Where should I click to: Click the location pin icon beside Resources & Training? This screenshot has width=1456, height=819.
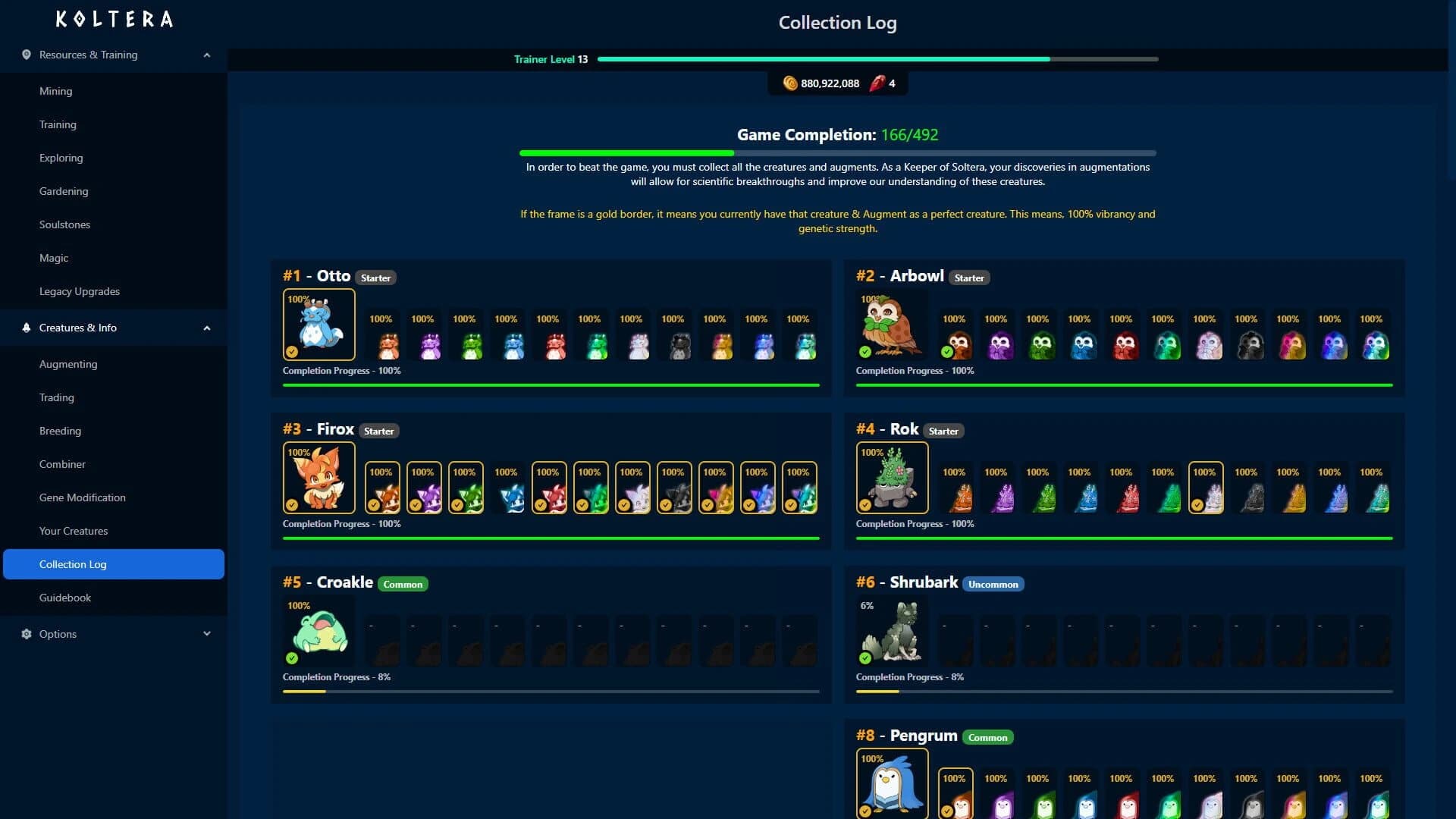point(25,55)
